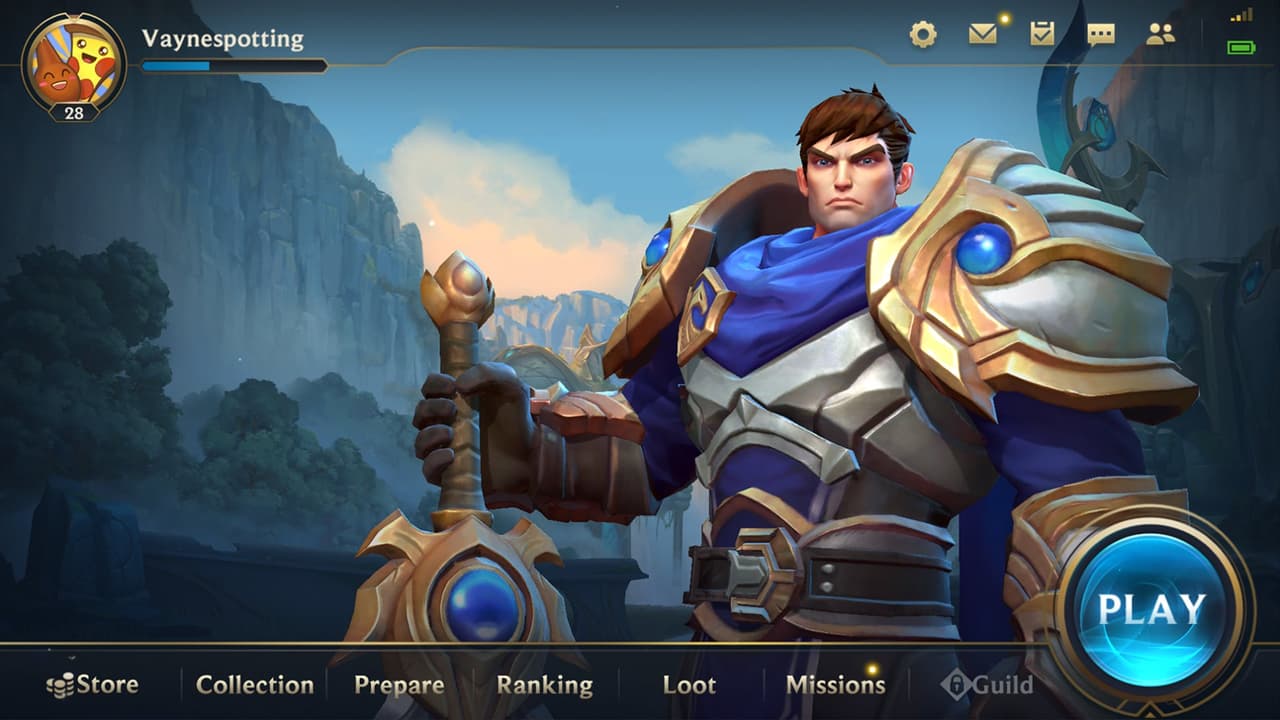Open the mail inbox envelope icon
The width and height of the screenshot is (1280, 720).
pyautogui.click(x=984, y=33)
